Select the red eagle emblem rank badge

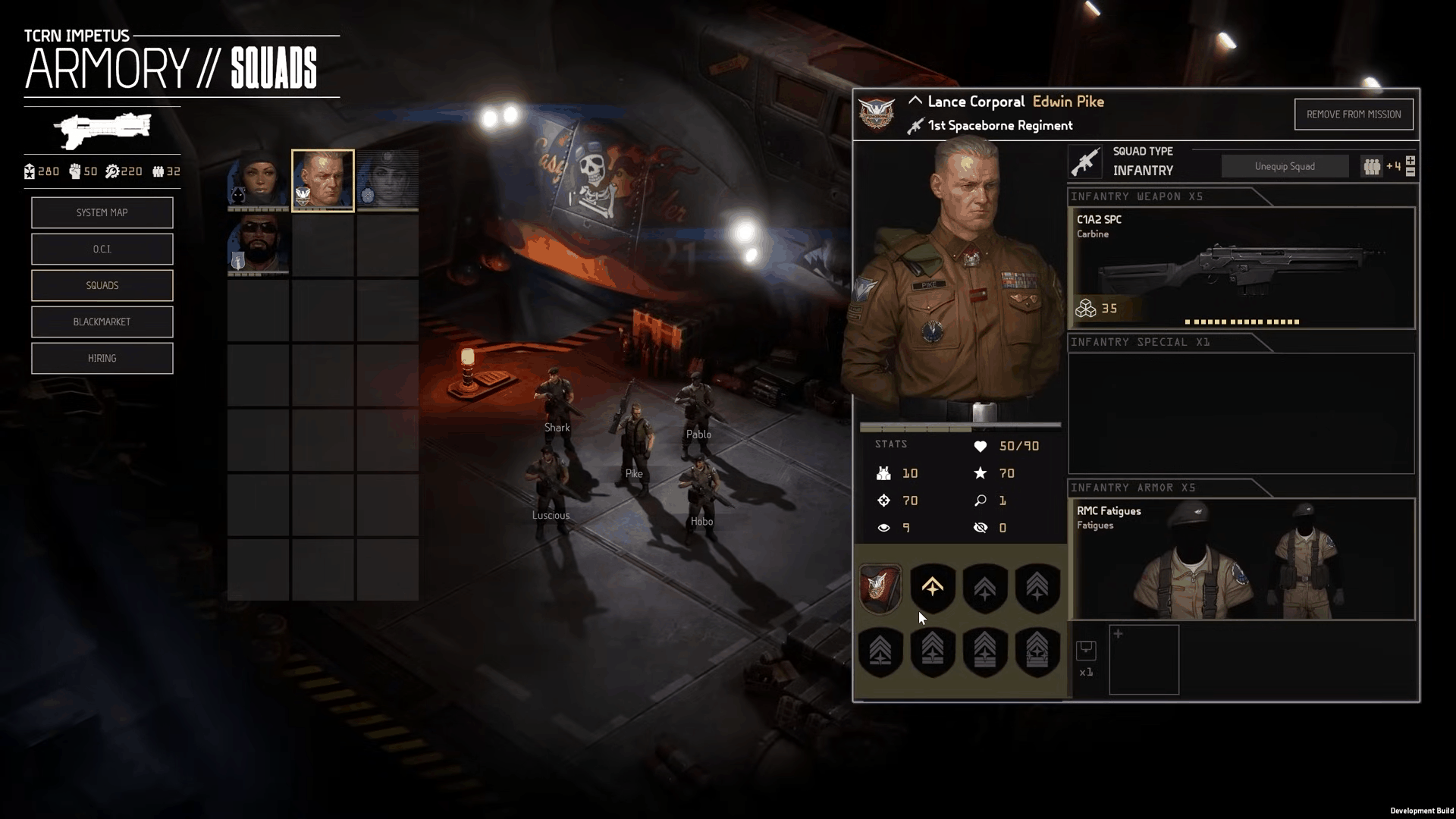pos(880,588)
